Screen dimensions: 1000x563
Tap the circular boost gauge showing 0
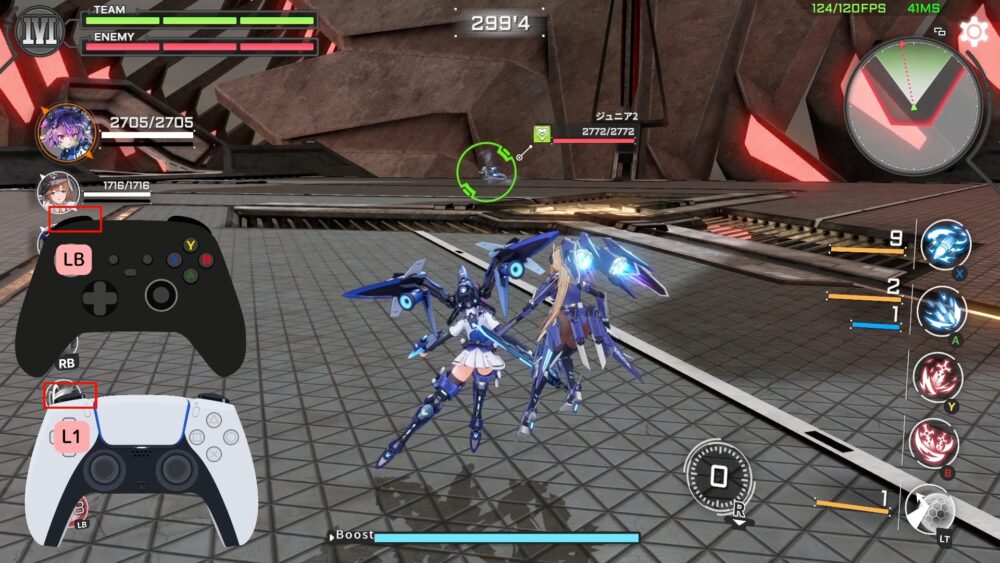coord(717,477)
